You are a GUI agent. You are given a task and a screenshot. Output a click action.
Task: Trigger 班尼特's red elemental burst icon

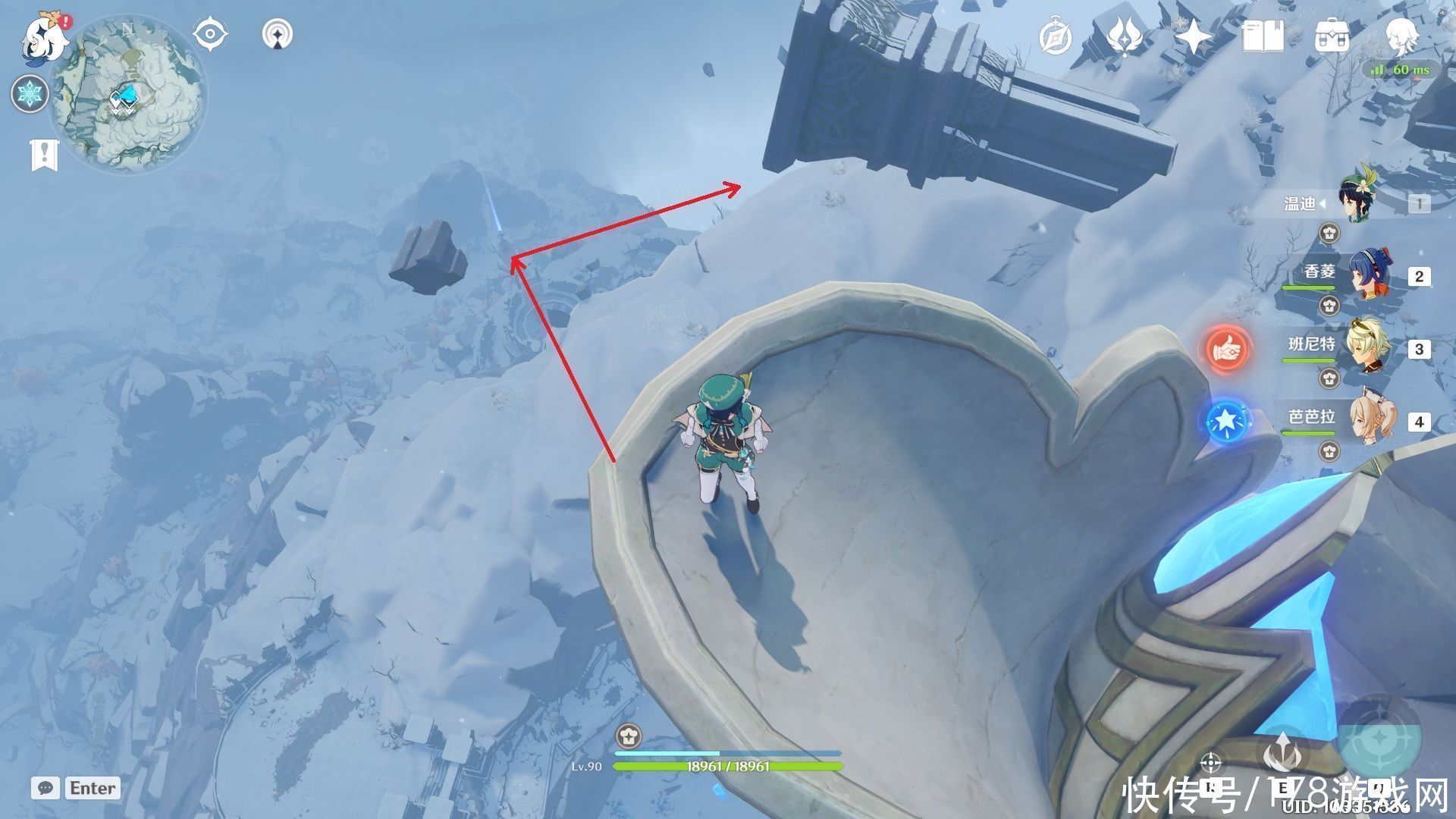point(1226,349)
